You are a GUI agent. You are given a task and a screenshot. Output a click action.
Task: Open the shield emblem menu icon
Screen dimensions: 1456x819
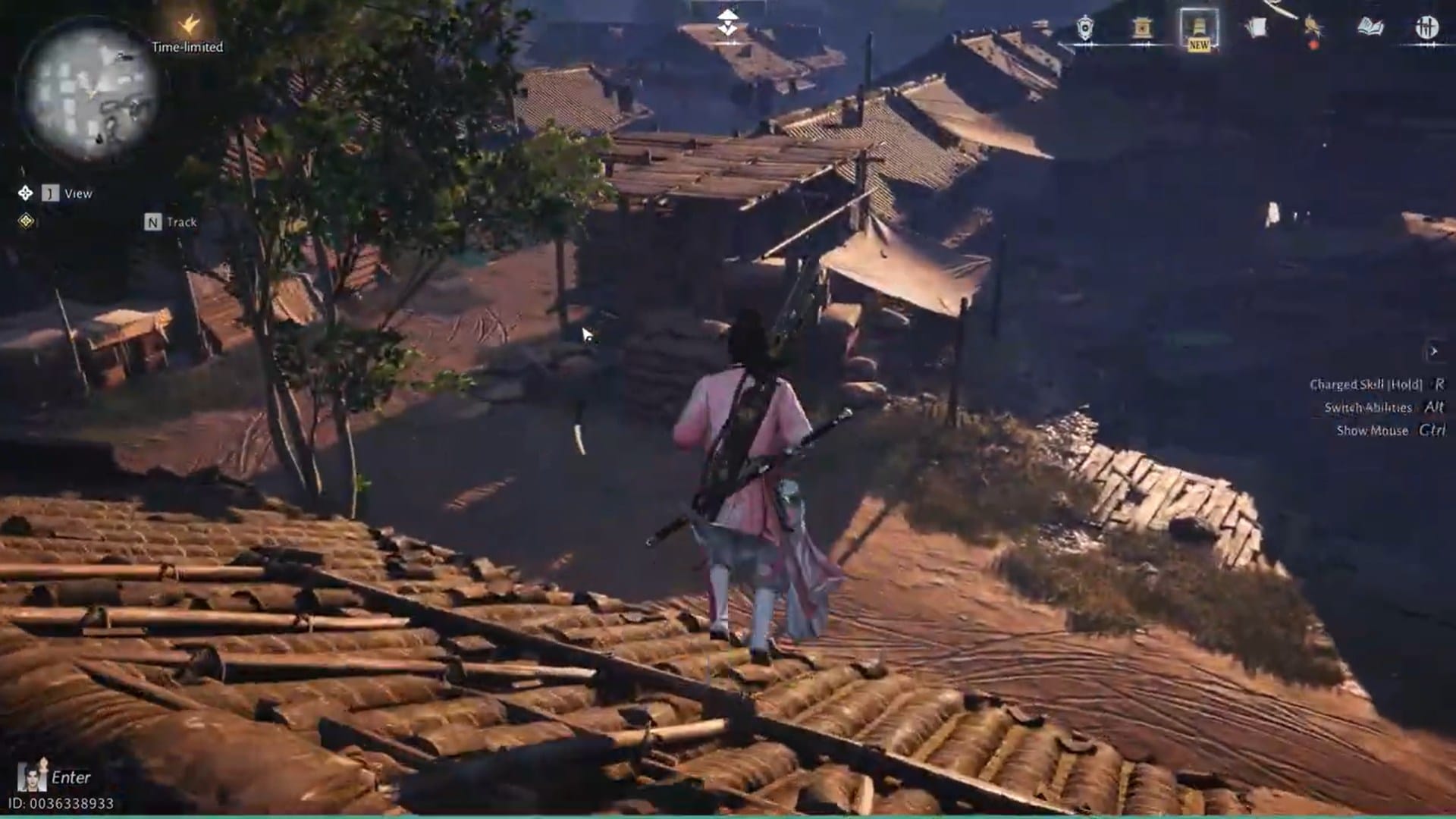point(1084,28)
